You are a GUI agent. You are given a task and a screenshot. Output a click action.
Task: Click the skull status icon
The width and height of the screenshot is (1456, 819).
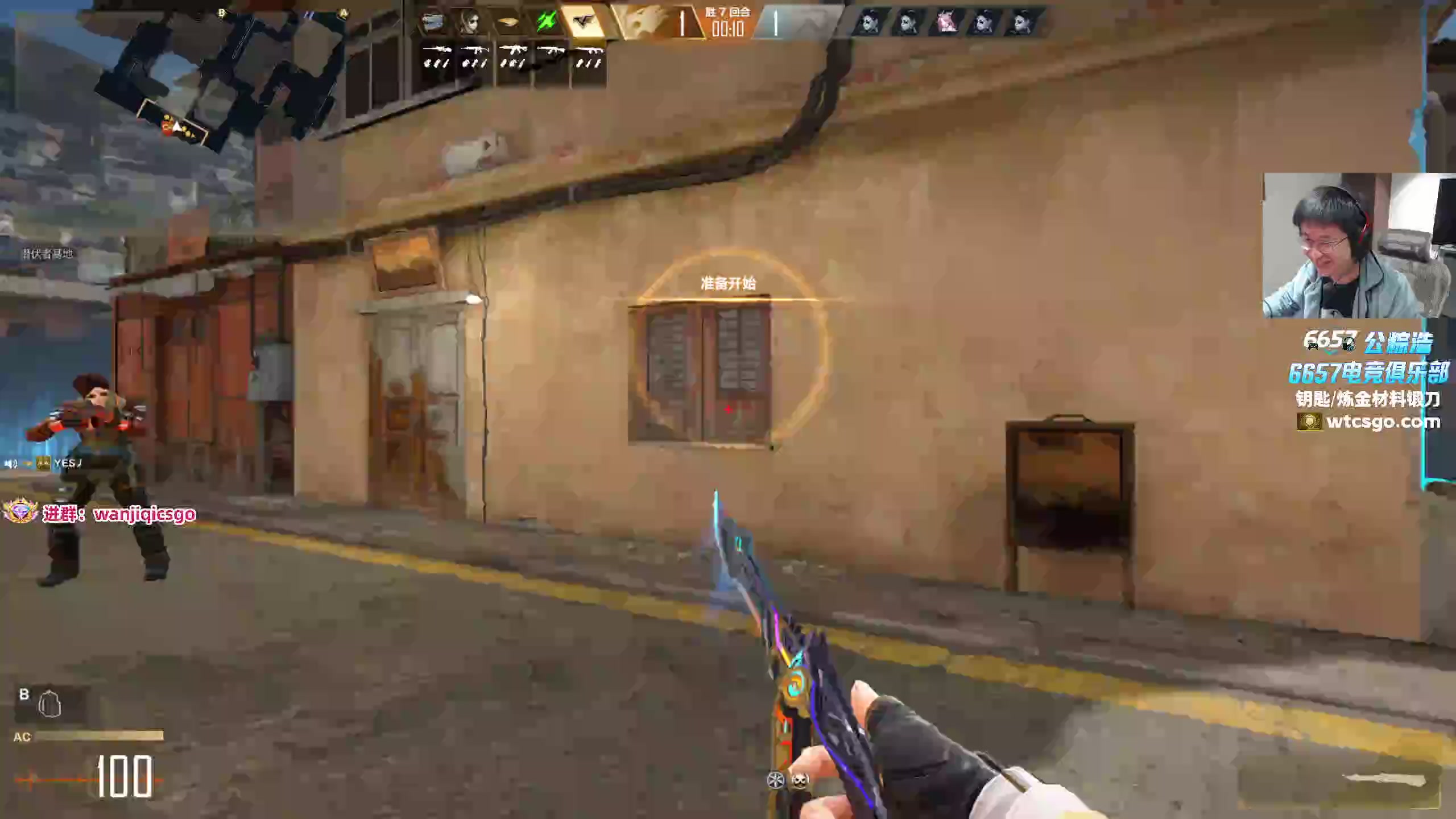tap(800, 781)
